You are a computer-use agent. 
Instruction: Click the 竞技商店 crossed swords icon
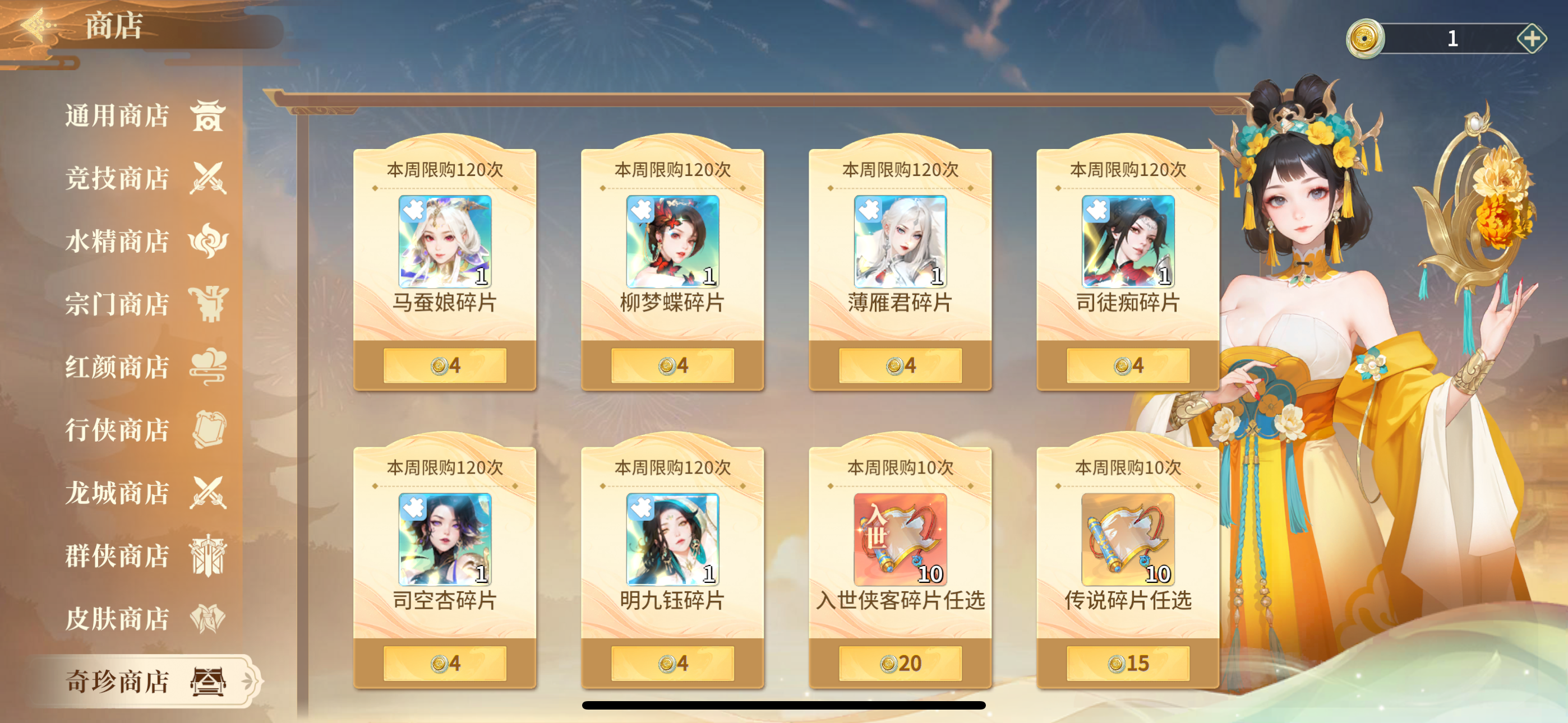[209, 179]
